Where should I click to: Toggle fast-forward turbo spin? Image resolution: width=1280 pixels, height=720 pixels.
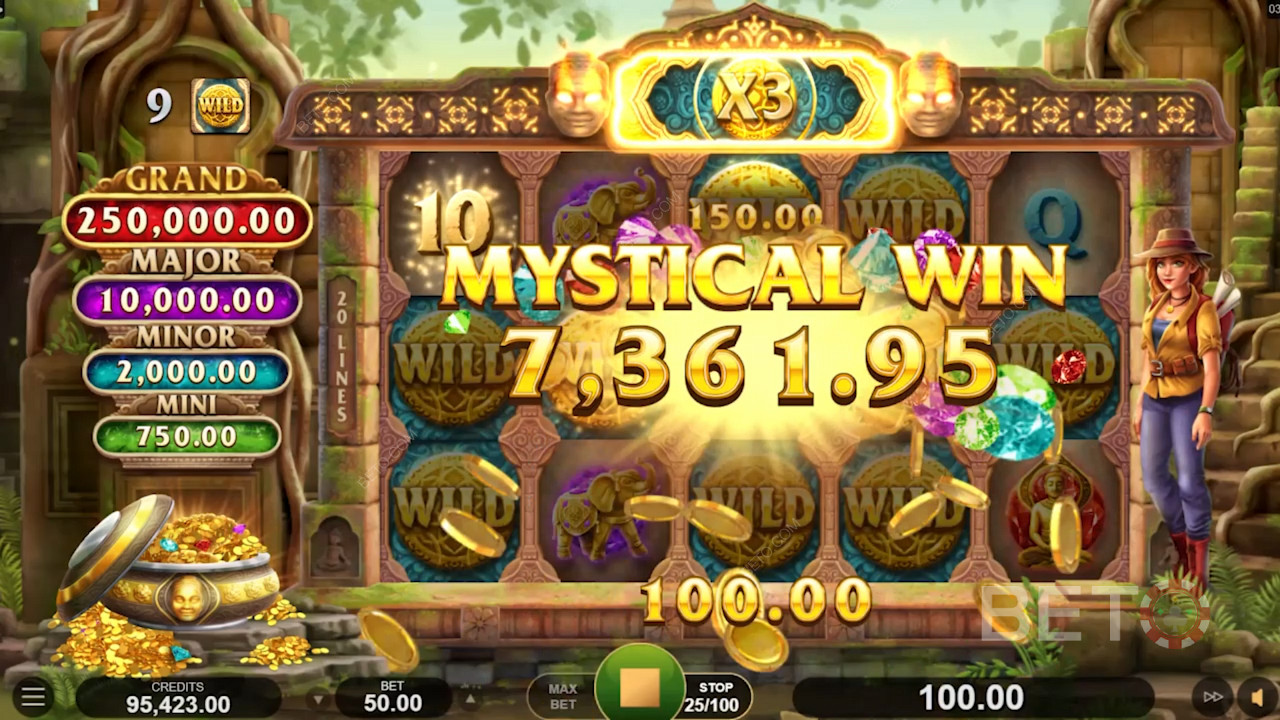pyautogui.click(x=1212, y=696)
